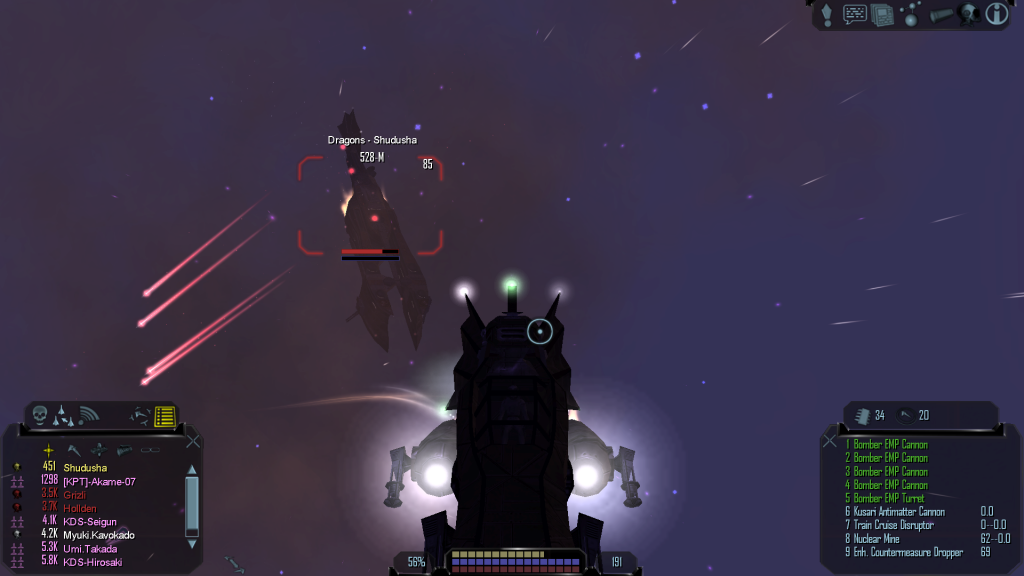Toggle the Bomber EMP Turret weapon

[x=888, y=498]
